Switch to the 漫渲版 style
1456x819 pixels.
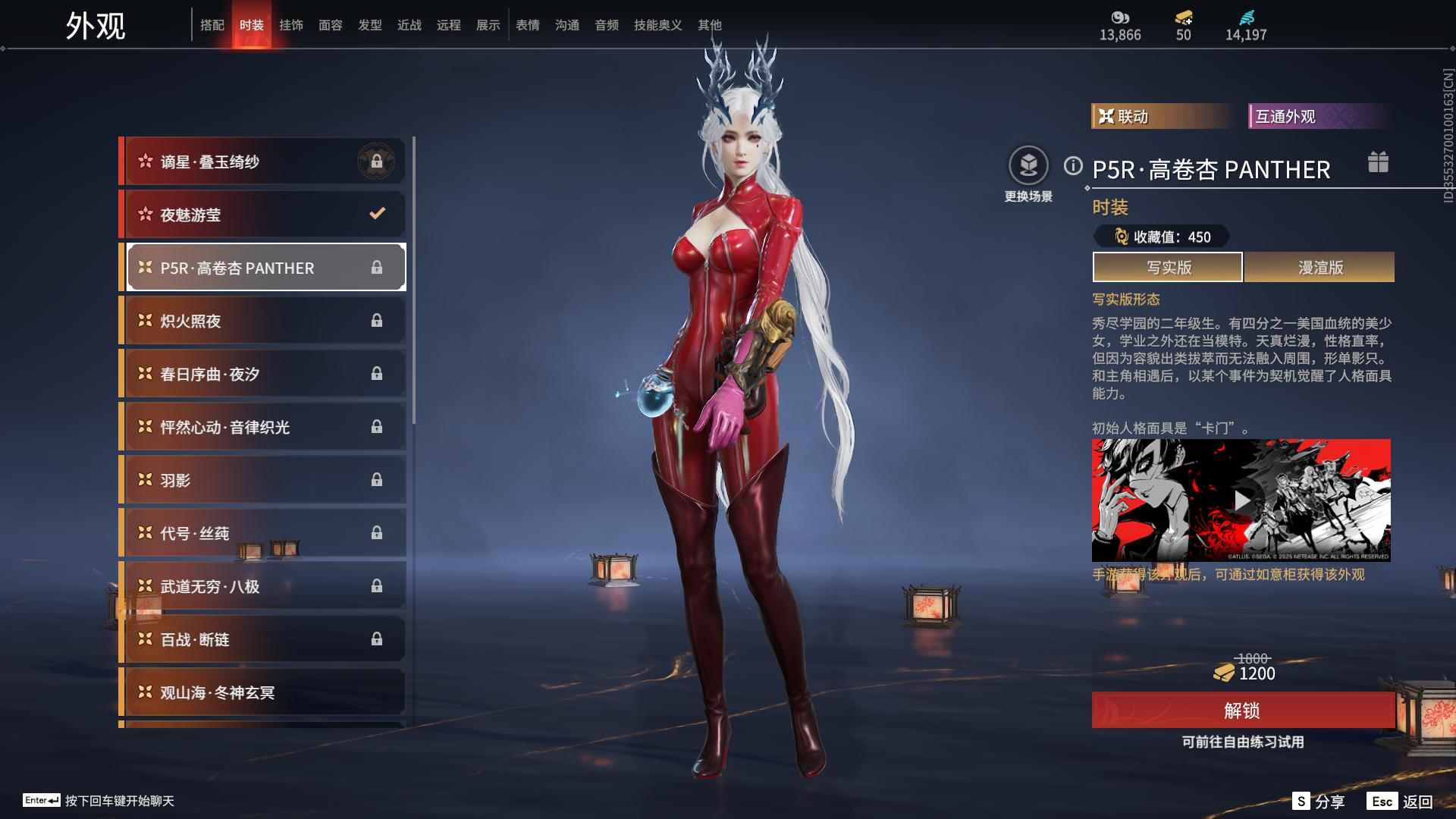point(1319,267)
